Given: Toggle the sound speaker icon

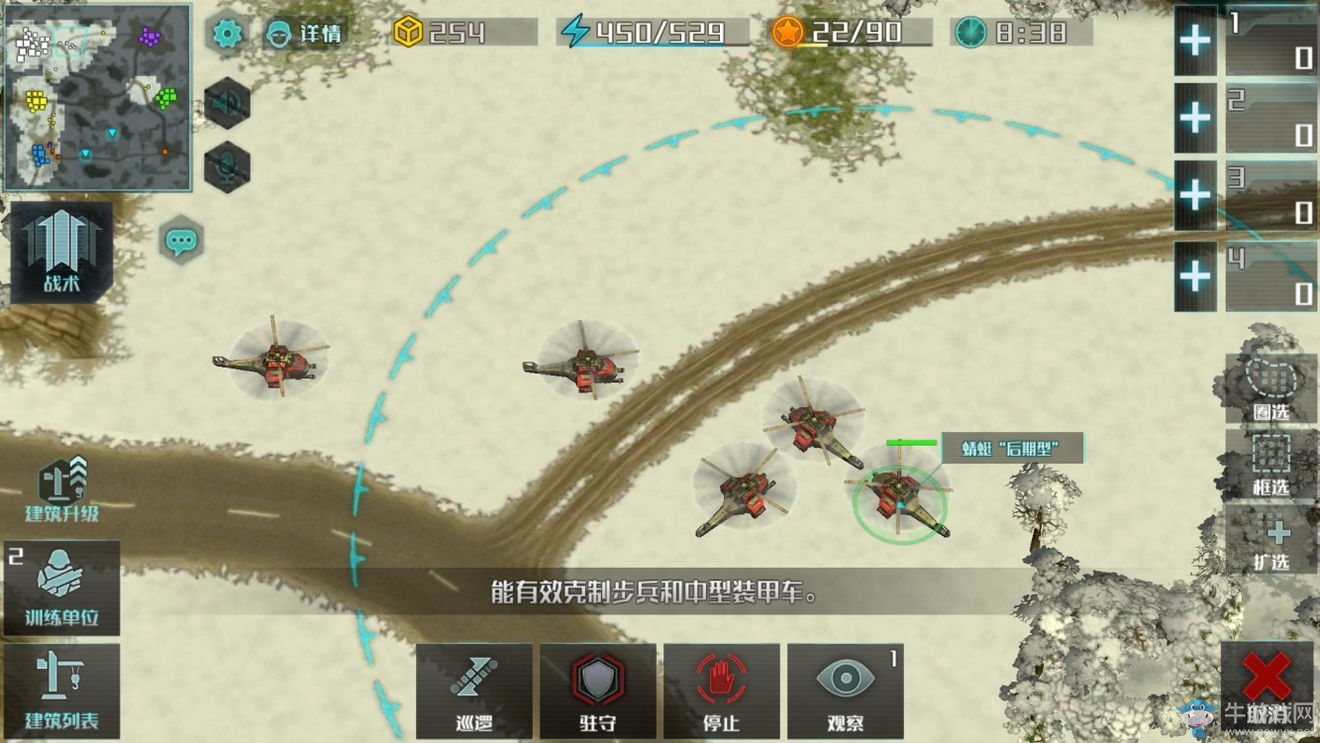Looking at the screenshot, I should pos(225,100).
